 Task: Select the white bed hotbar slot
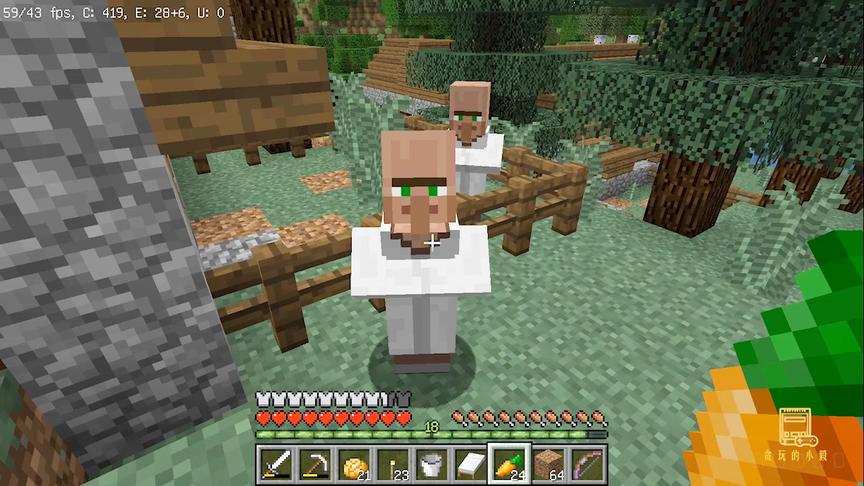click(x=469, y=464)
